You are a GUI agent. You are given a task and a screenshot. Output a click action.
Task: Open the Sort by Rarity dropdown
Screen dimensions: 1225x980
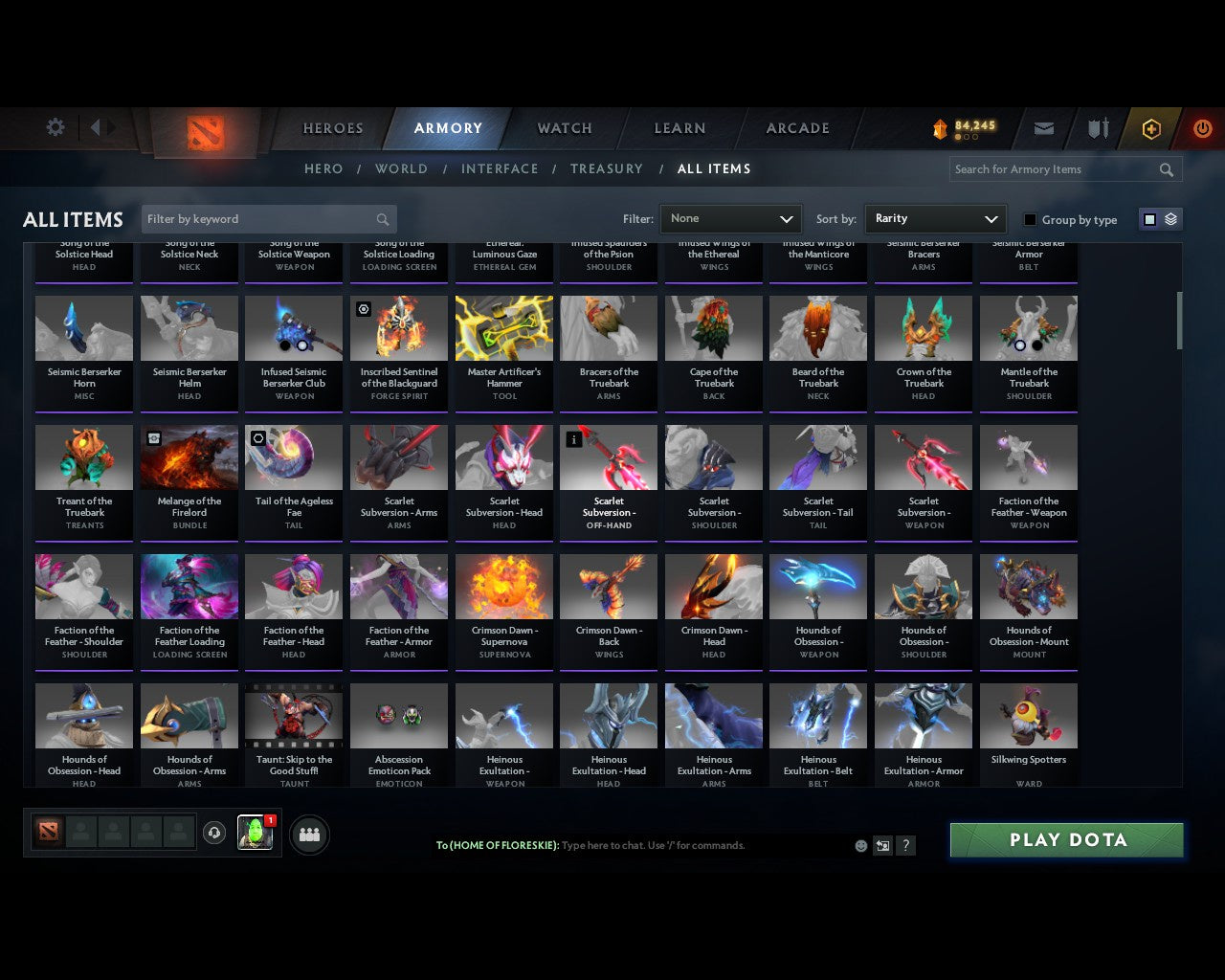(935, 218)
